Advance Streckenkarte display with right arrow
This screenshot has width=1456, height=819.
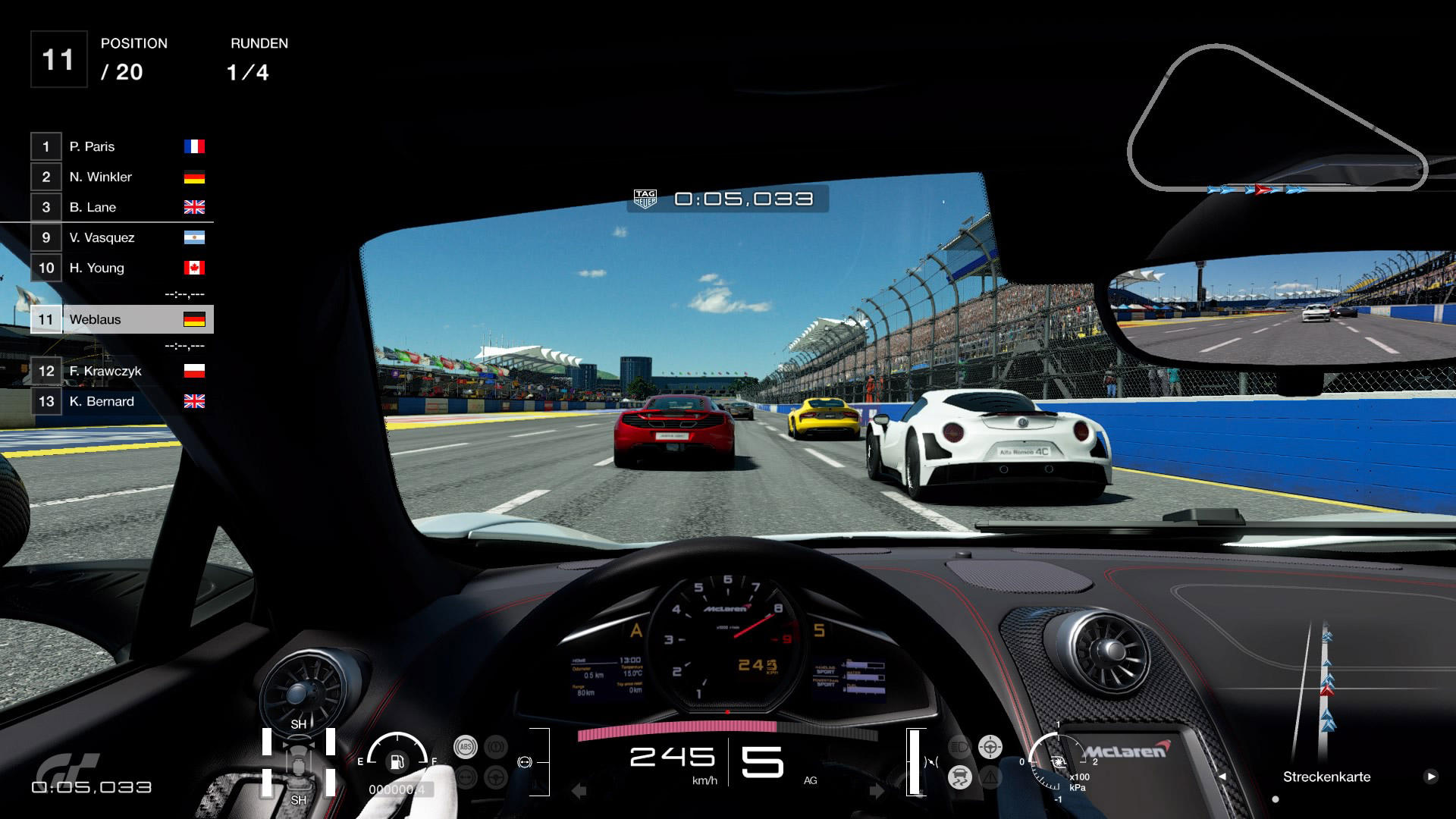[x=1430, y=777]
